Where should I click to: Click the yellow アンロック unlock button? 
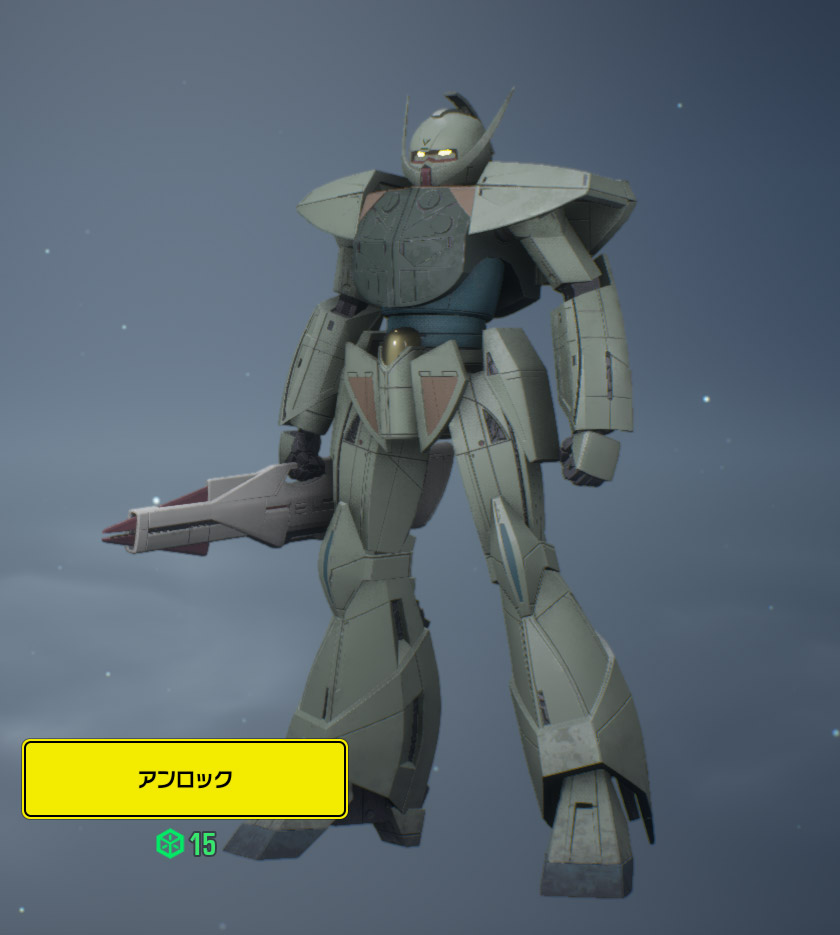tap(185, 779)
